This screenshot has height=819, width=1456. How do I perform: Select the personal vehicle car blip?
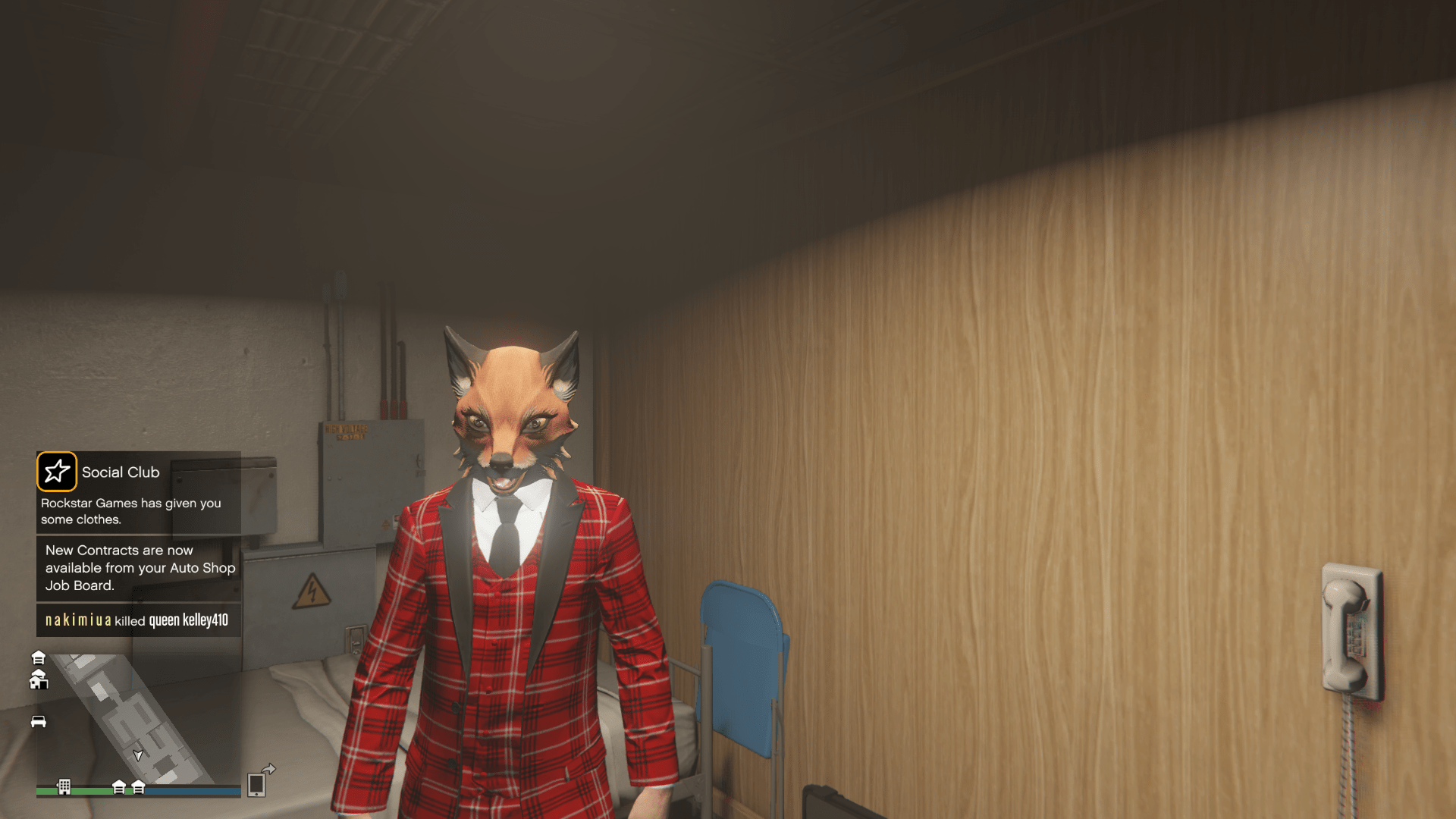pos(38,722)
